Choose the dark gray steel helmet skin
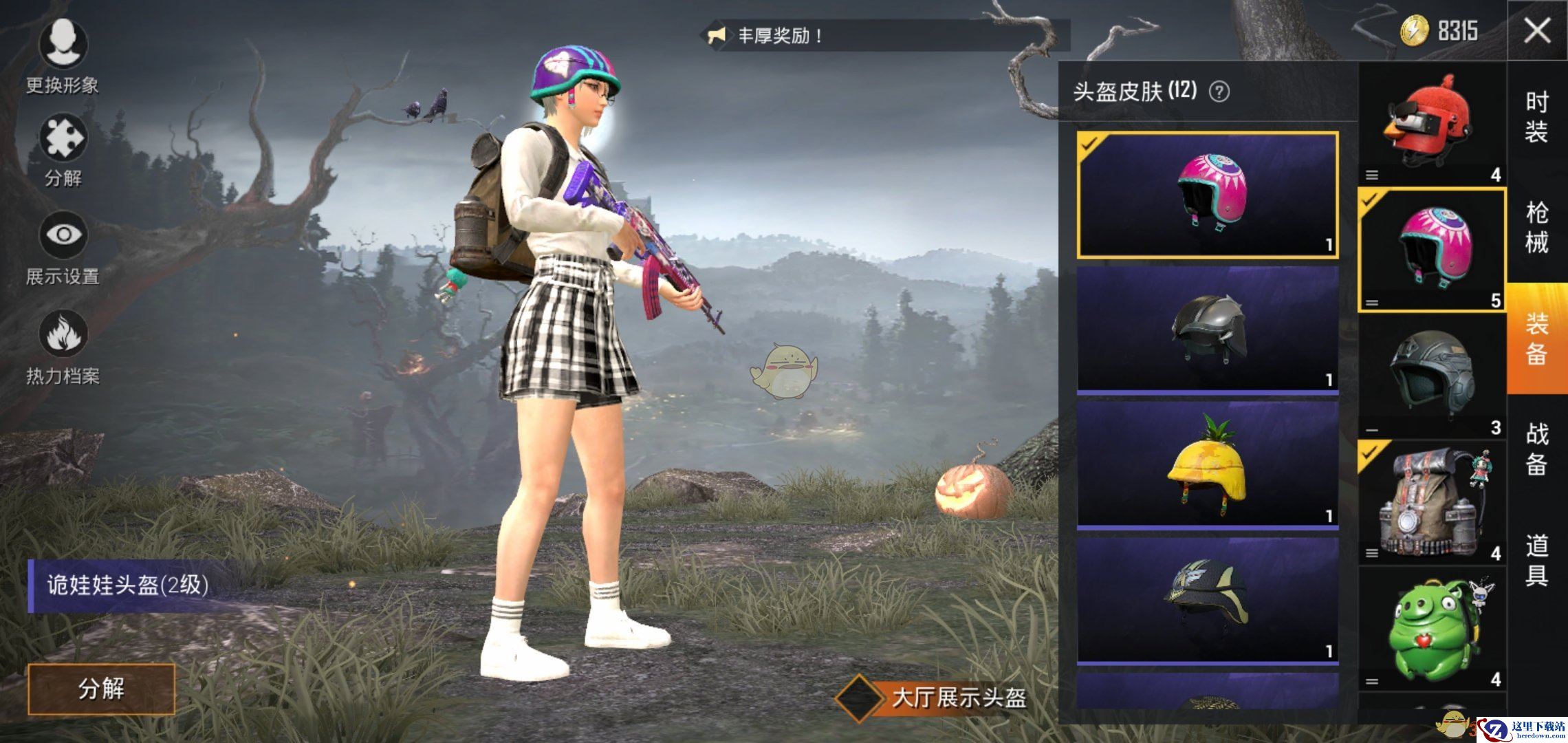 click(x=1208, y=329)
